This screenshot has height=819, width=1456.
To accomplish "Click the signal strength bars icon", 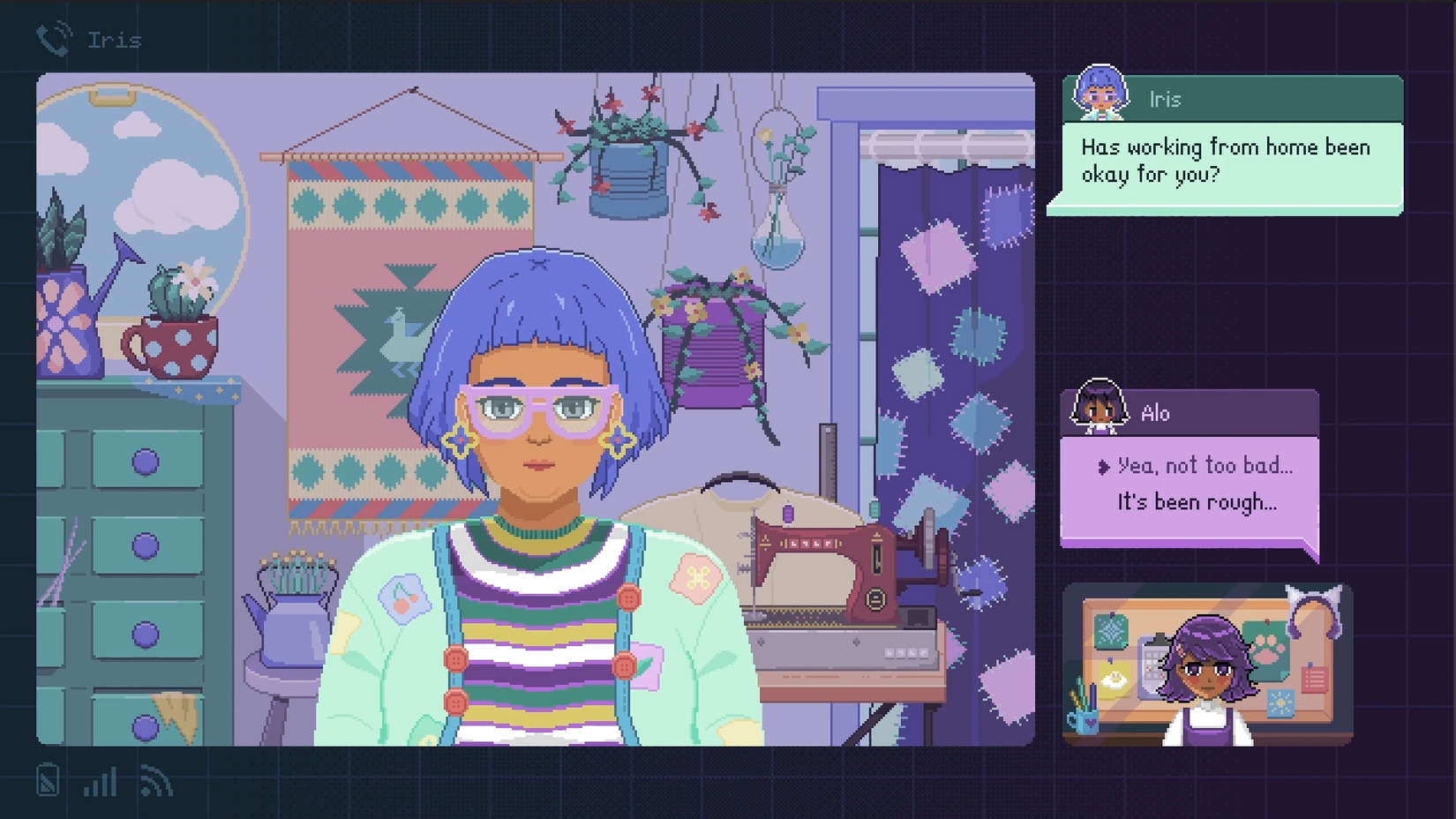I will (100, 782).
